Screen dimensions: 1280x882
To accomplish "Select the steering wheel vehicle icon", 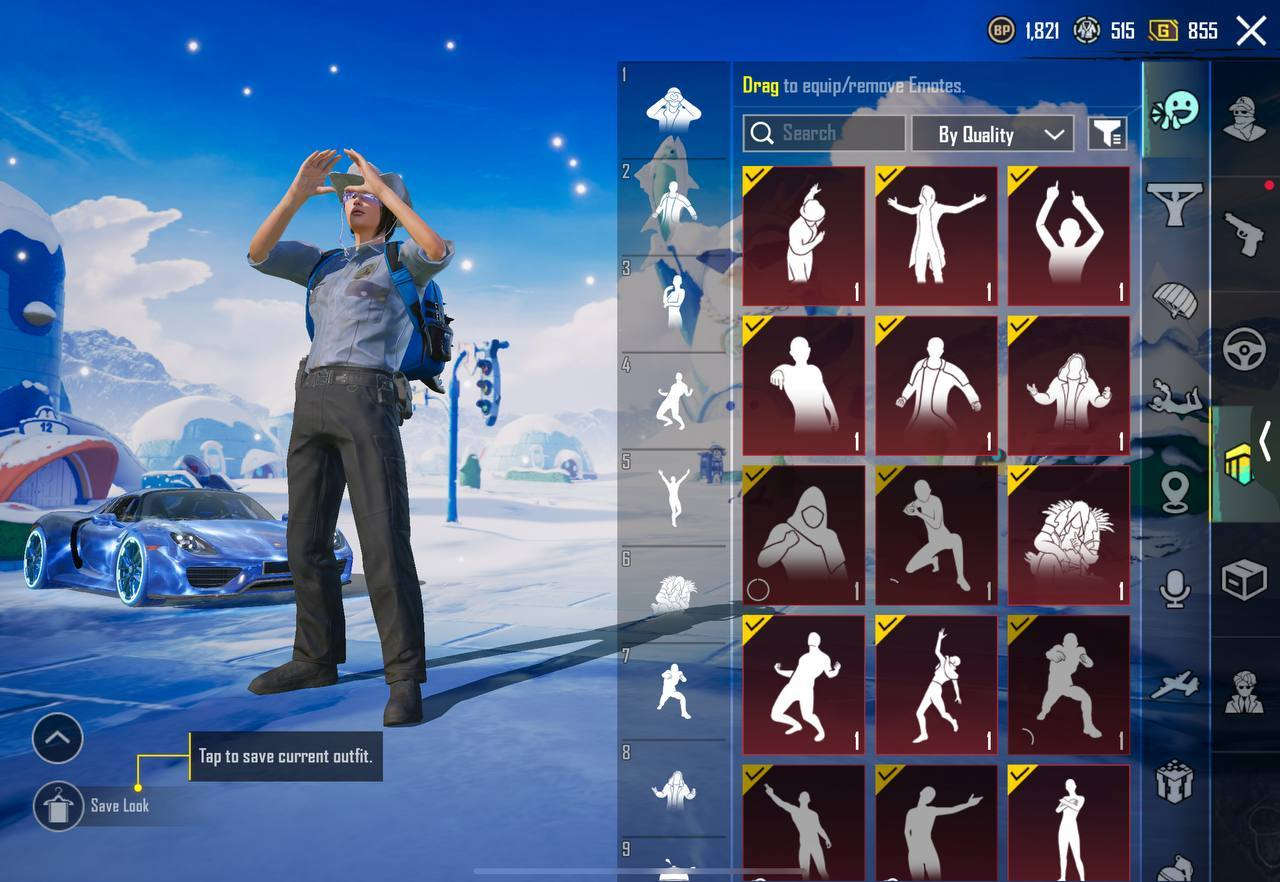I will [1243, 350].
